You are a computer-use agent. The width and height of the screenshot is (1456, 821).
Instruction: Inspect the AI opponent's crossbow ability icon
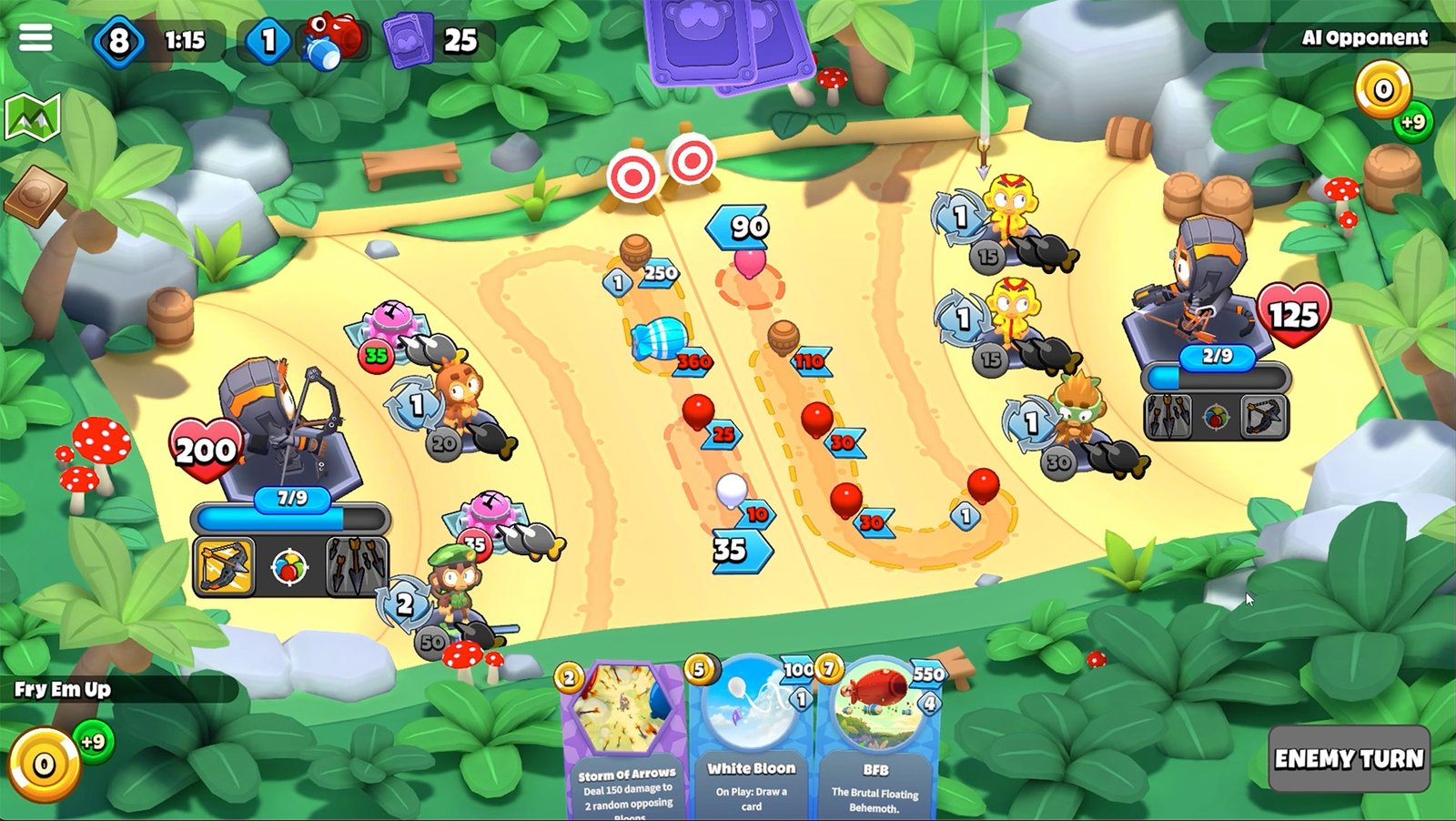tap(1264, 416)
